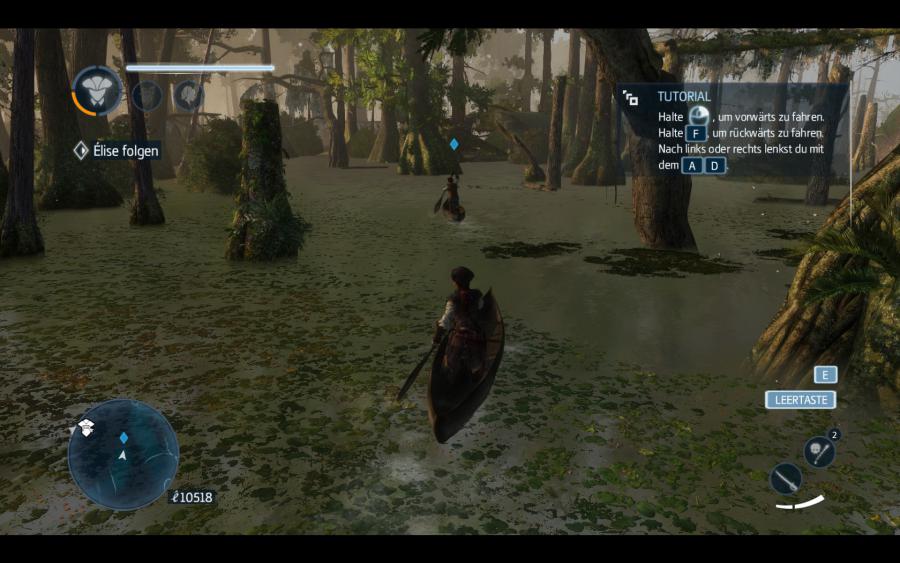Open the circular swamp minimap

click(x=123, y=454)
